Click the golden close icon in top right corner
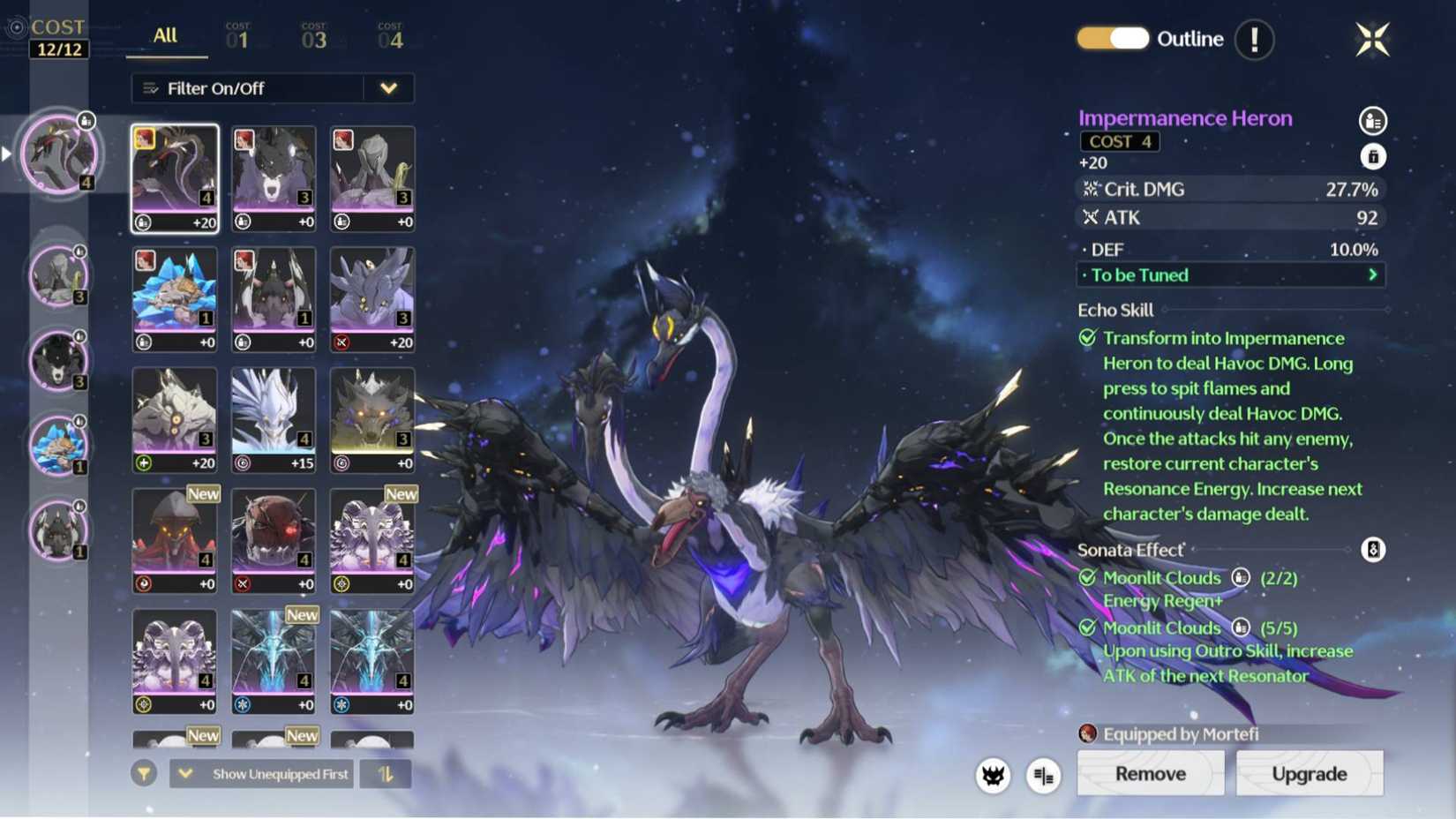 point(1374,39)
